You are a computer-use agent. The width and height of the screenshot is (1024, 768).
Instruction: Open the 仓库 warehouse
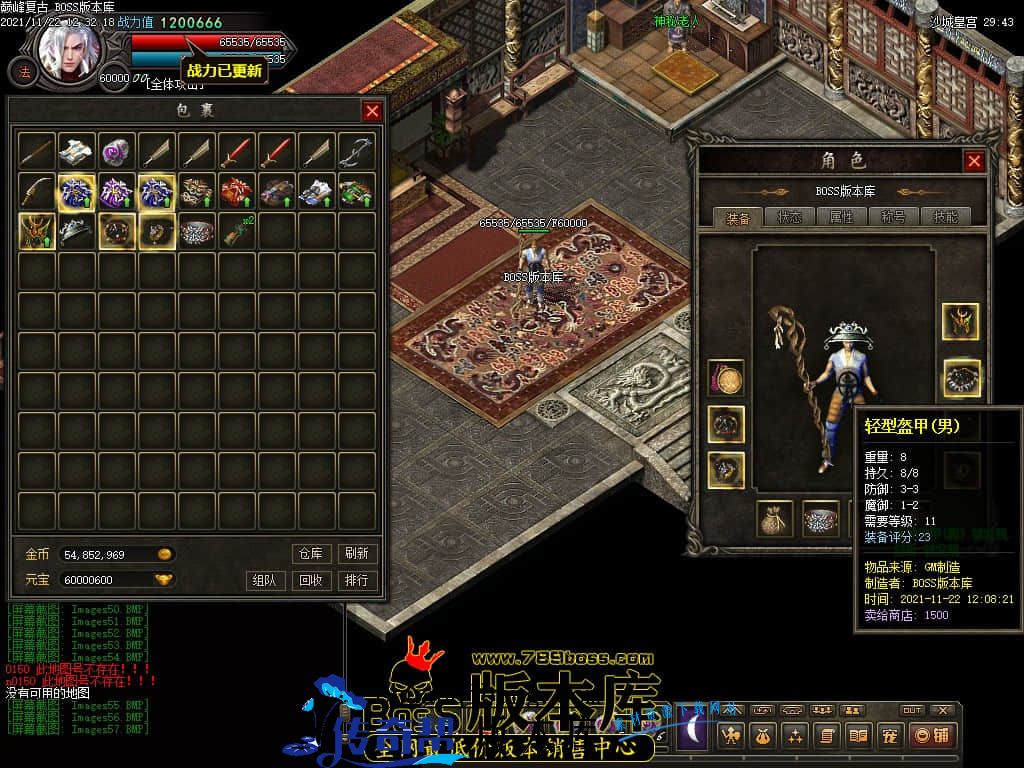pos(311,553)
